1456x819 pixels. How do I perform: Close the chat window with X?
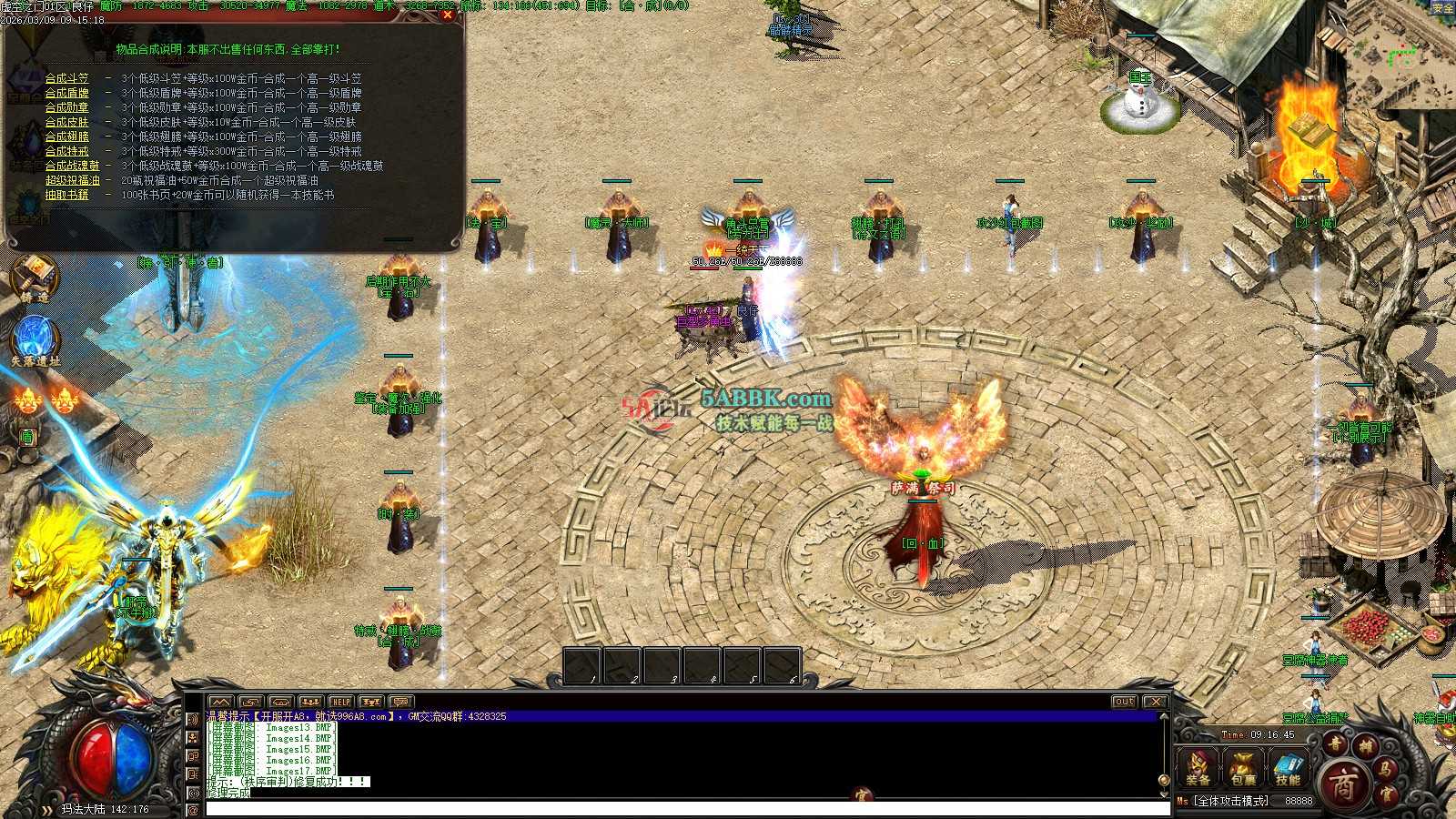coord(1155,702)
